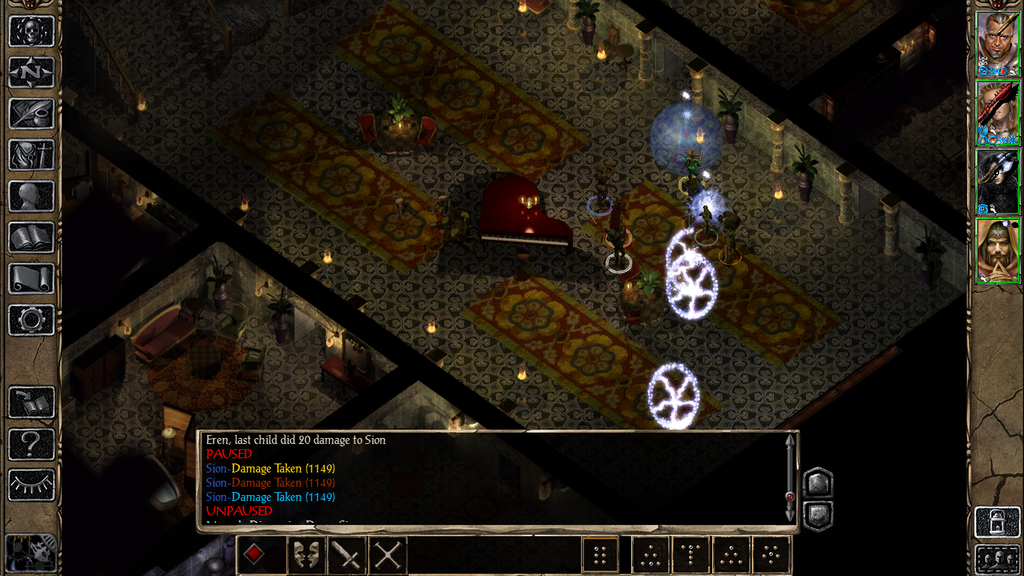Click the skull icon in the left sidebar
Screen dimensions: 1024x576
point(31,30)
